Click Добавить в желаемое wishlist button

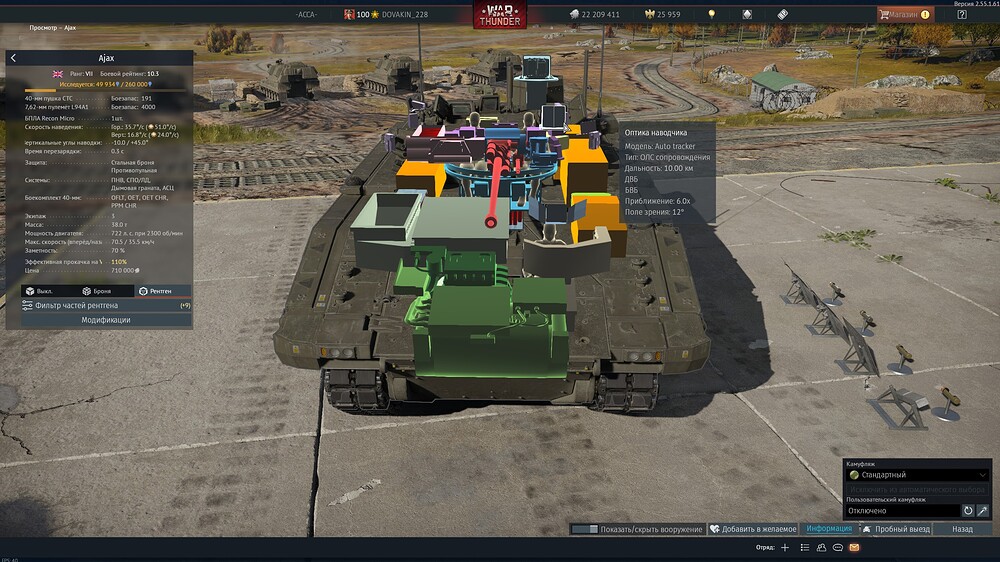click(x=754, y=529)
